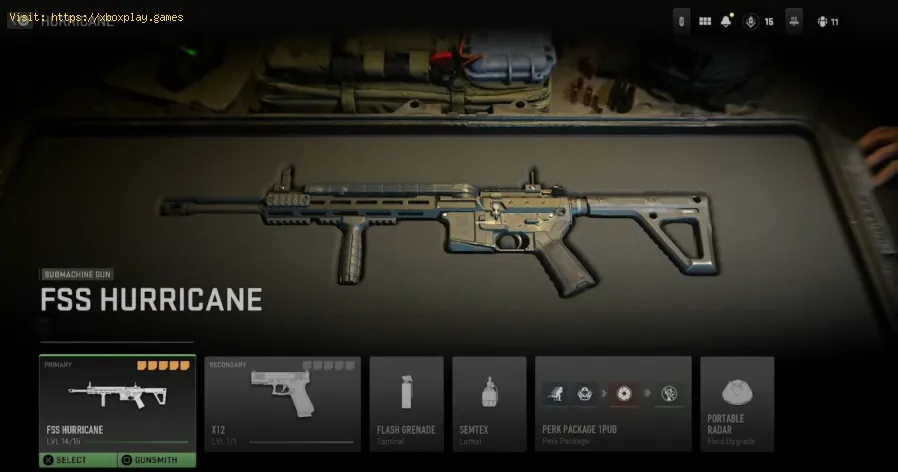Show notifications via the bell icon
The width and height of the screenshot is (898, 472).
click(728, 21)
